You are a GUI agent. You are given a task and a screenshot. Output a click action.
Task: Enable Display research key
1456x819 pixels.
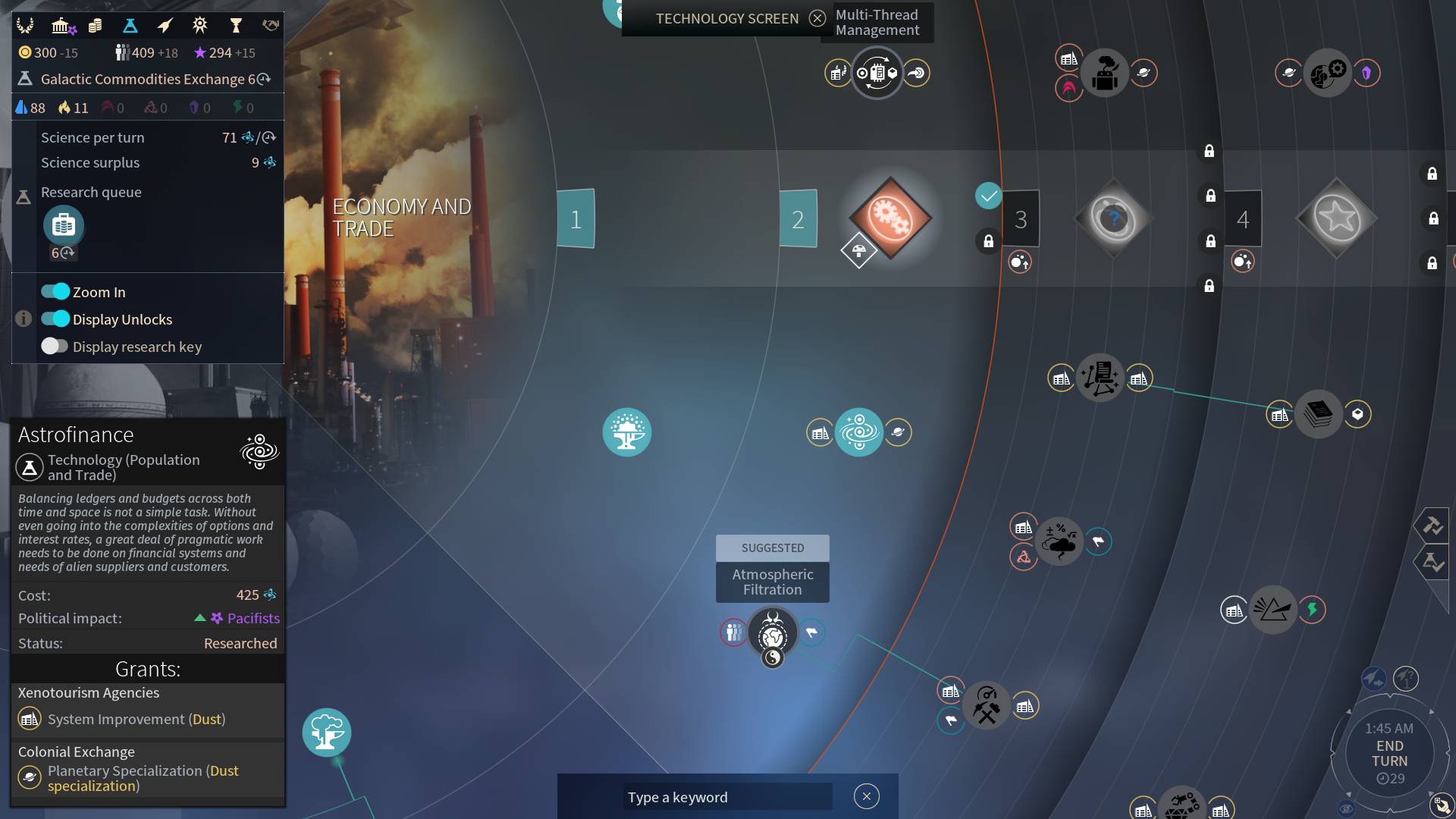tap(55, 347)
